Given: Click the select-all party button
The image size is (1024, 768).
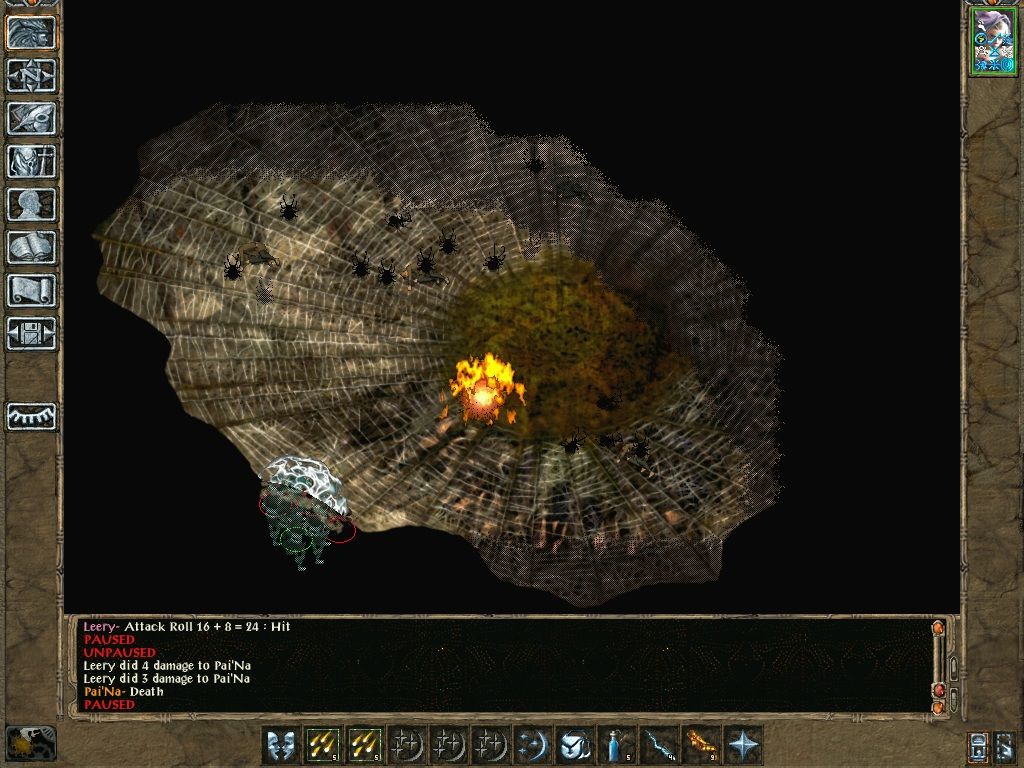Looking at the screenshot, I should click(x=979, y=746).
